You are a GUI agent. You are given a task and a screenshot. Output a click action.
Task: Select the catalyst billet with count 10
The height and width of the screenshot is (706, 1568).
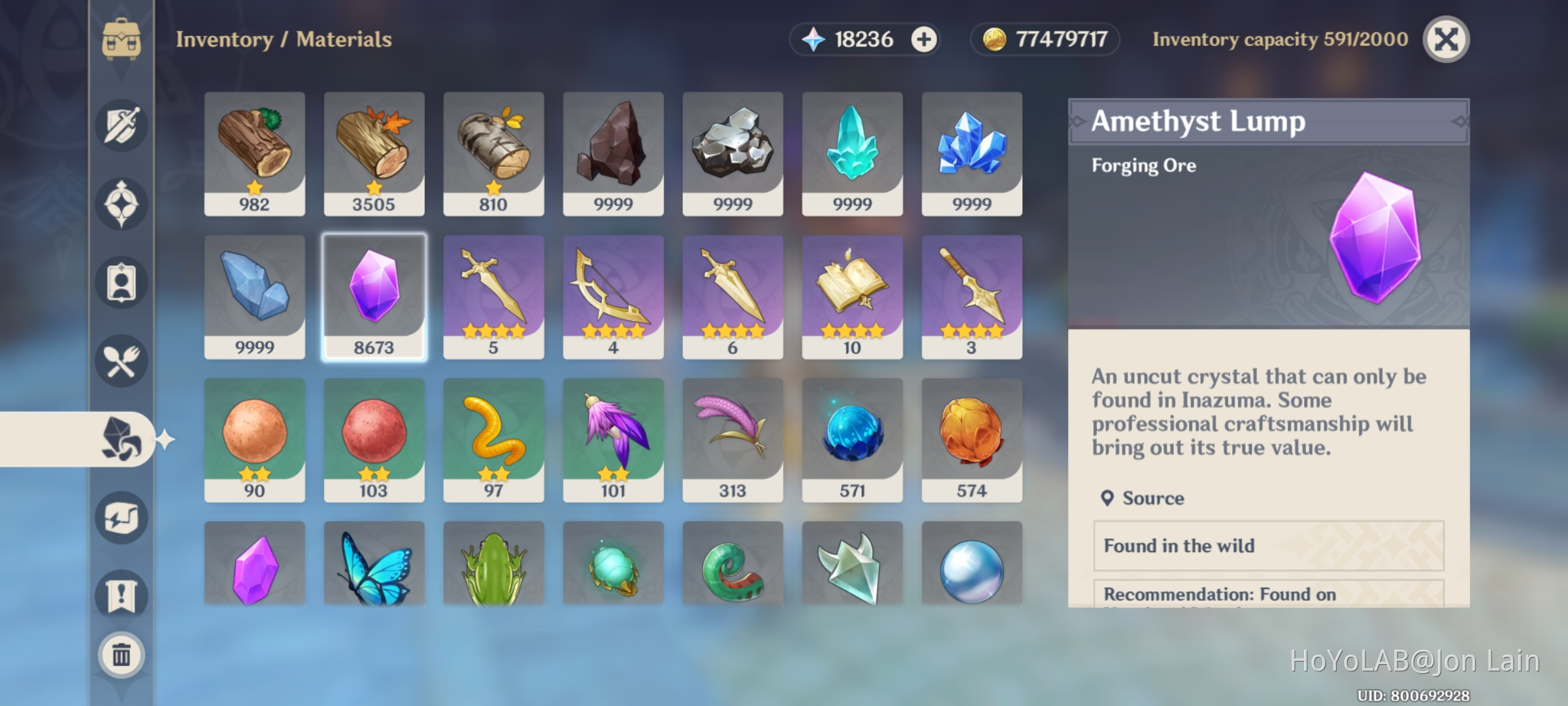point(853,297)
